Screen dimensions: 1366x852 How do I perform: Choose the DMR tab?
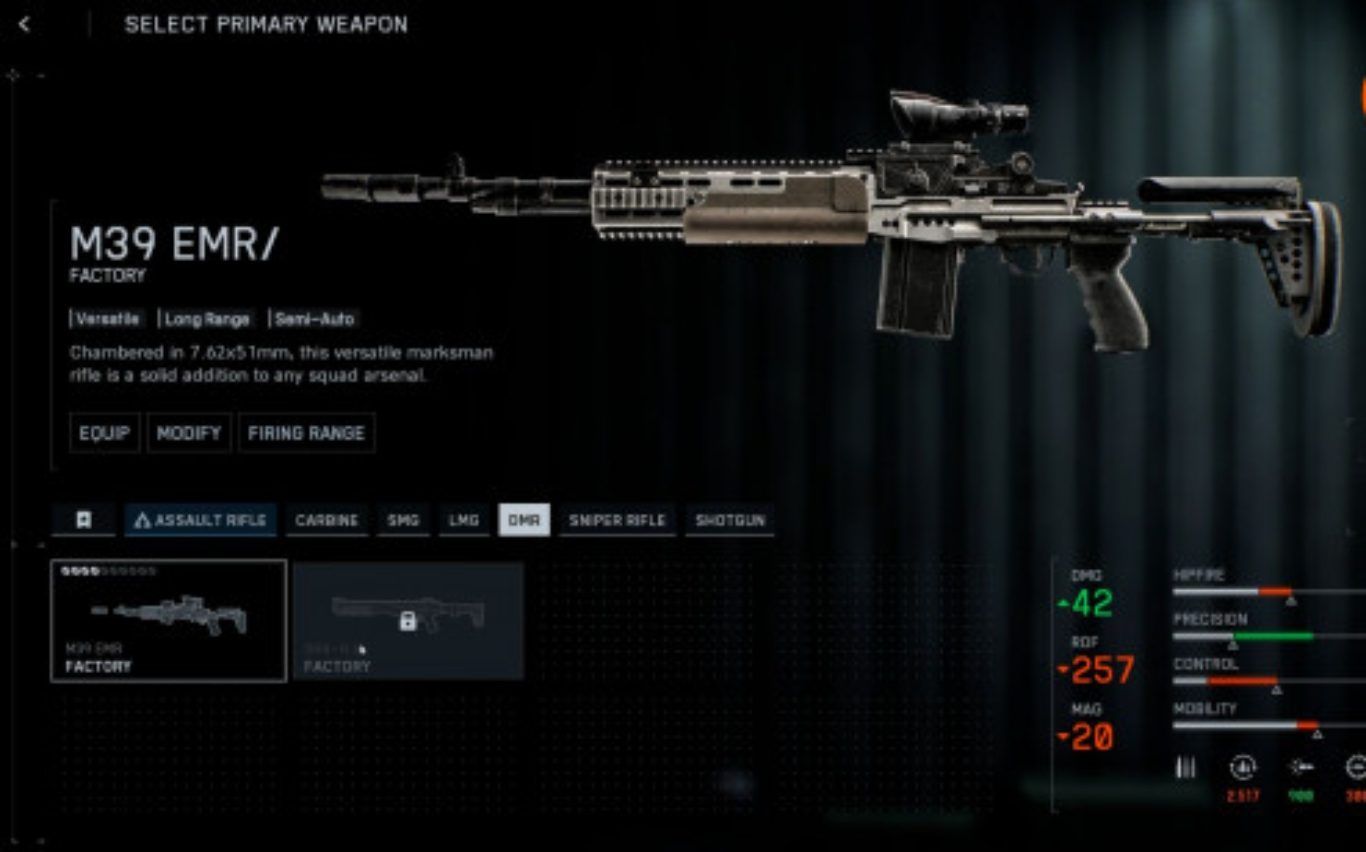pyautogui.click(x=524, y=520)
